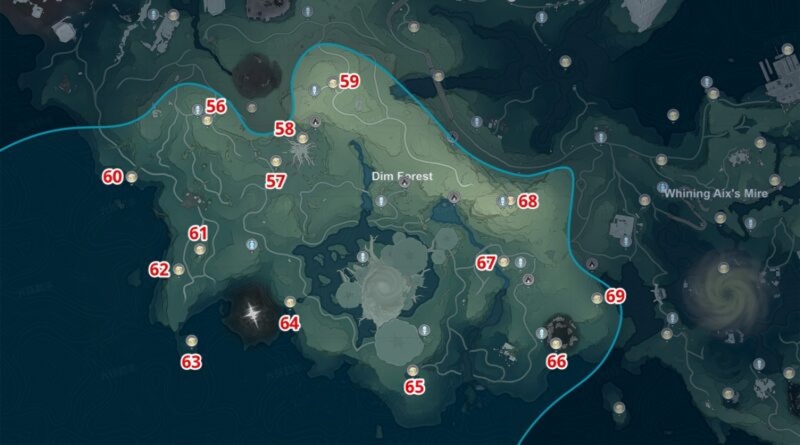Screen dimensions: 800x445
Task: Select the southern marker labeled 65
Action: (x=412, y=372)
